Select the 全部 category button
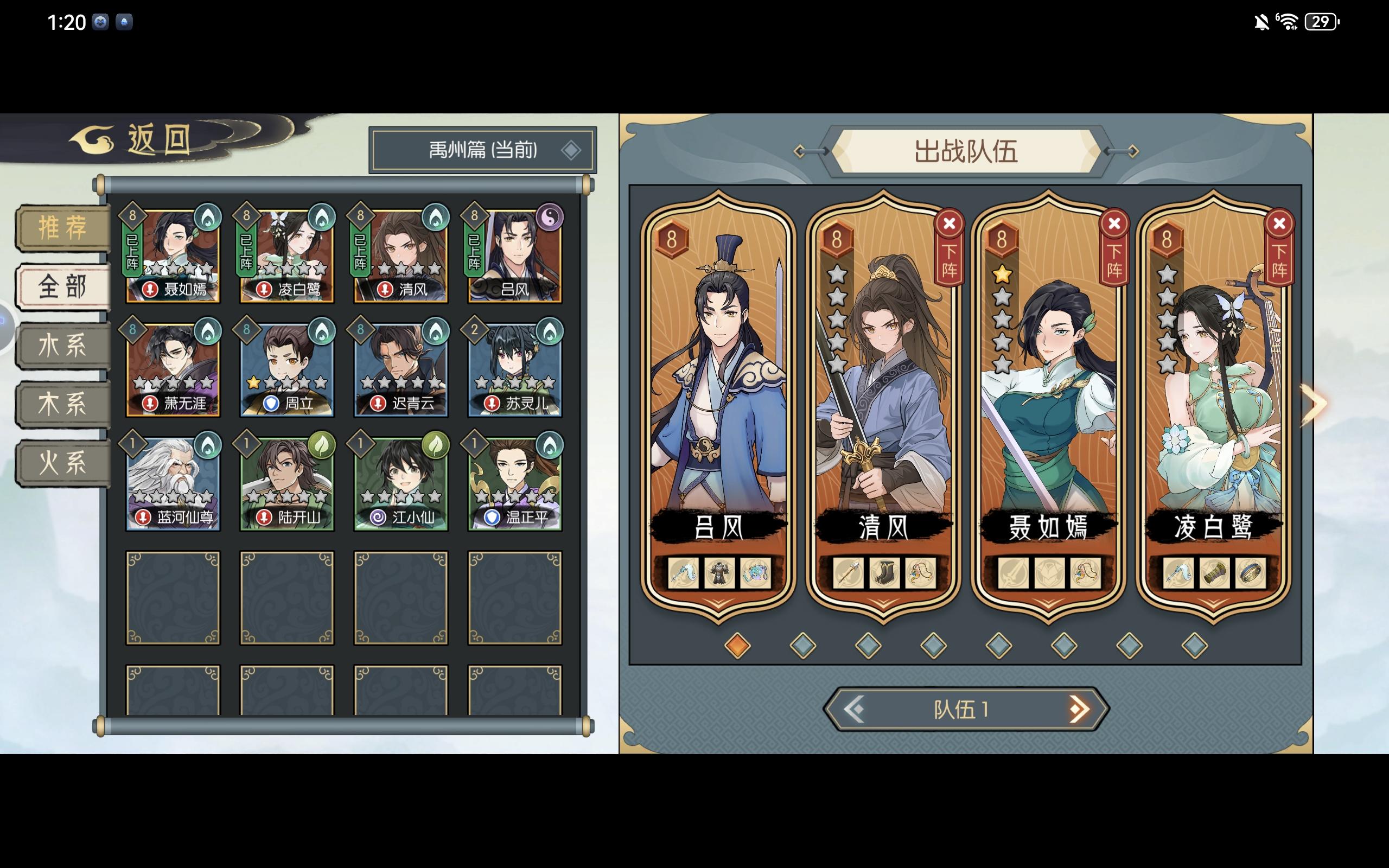 click(63, 287)
